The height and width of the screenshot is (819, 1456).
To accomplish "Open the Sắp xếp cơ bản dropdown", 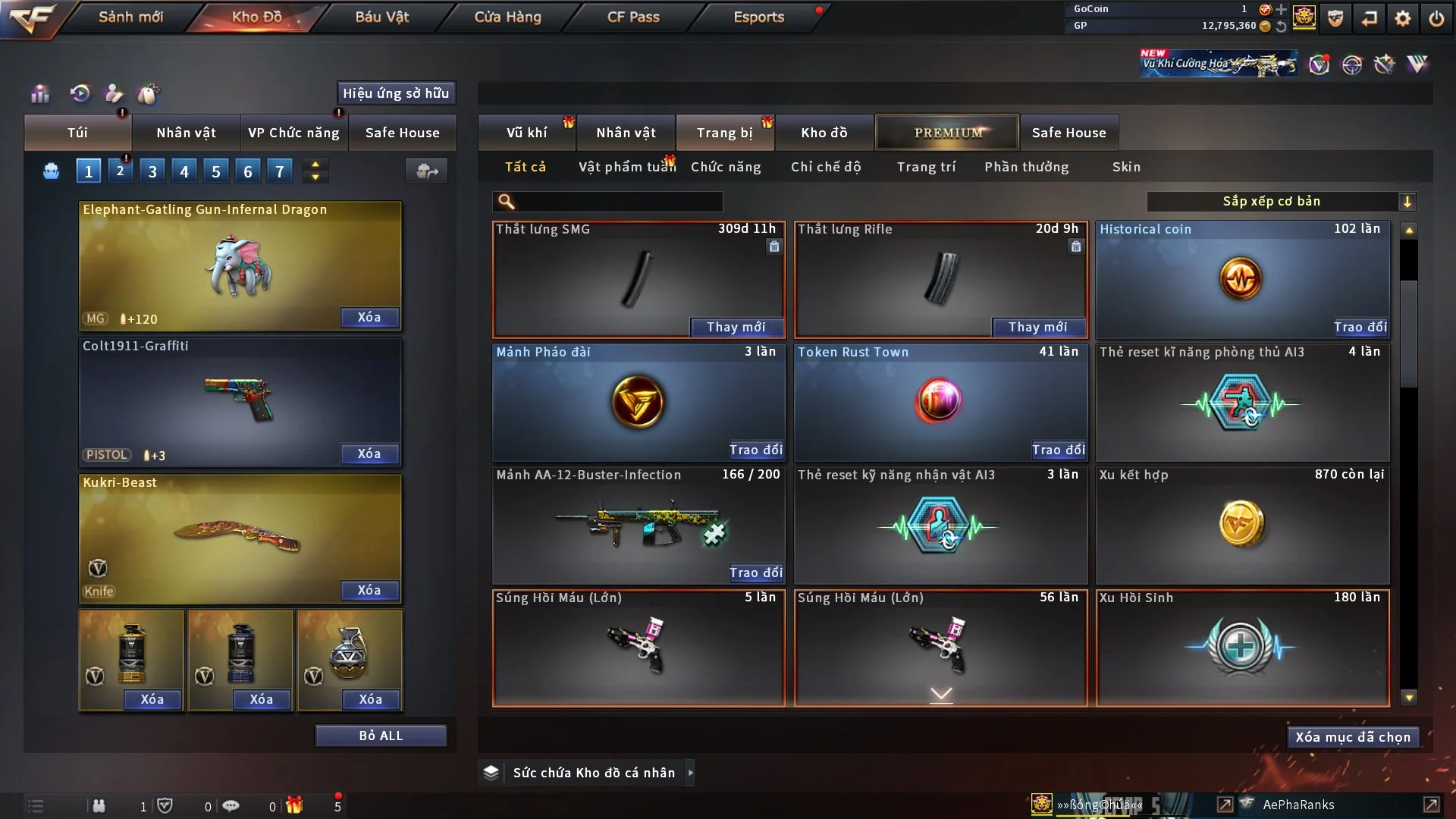I will [1281, 202].
